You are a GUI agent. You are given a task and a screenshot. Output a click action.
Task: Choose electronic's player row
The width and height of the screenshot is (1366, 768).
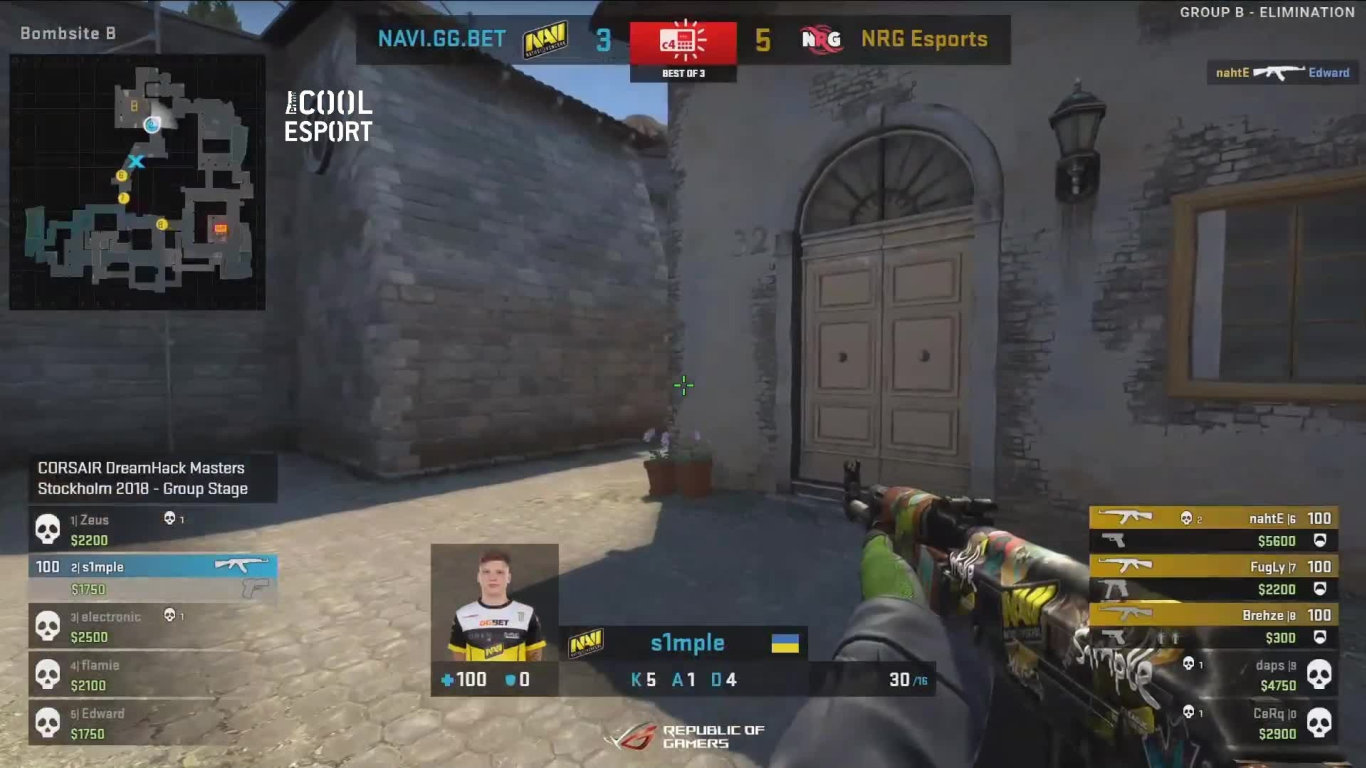click(x=152, y=627)
